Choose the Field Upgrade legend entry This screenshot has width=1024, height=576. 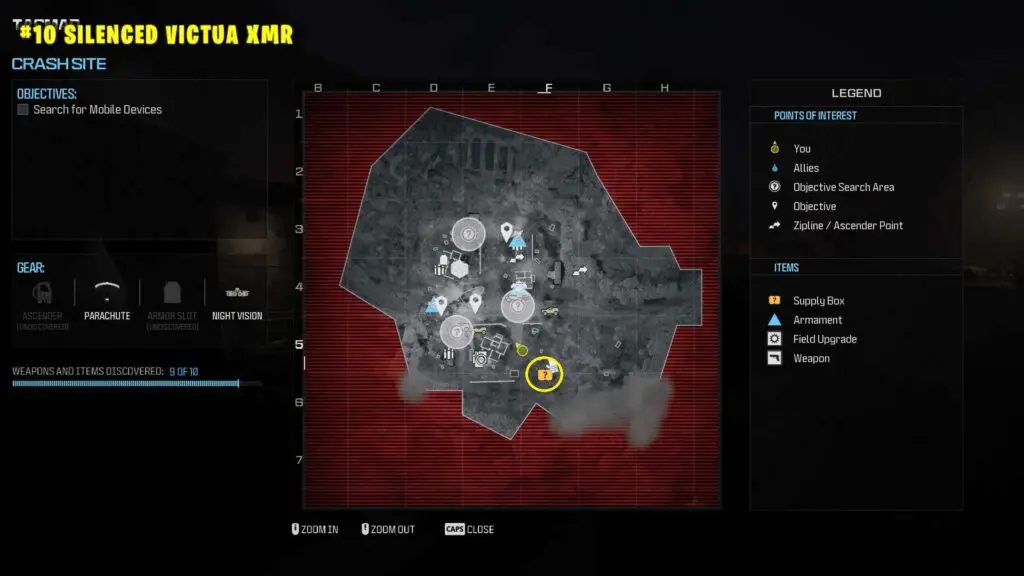pyautogui.click(x=824, y=339)
